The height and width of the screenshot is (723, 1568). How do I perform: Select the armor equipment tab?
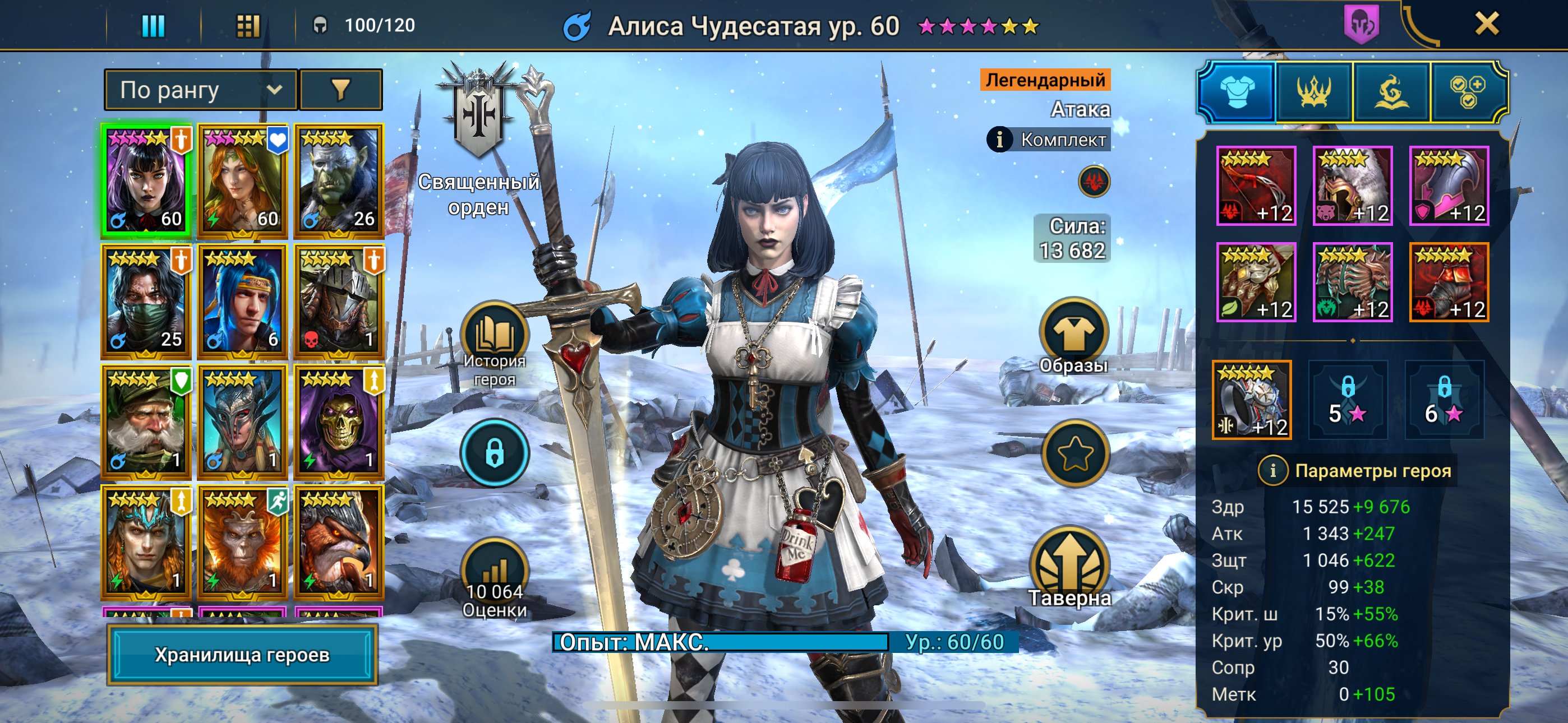tap(1236, 92)
